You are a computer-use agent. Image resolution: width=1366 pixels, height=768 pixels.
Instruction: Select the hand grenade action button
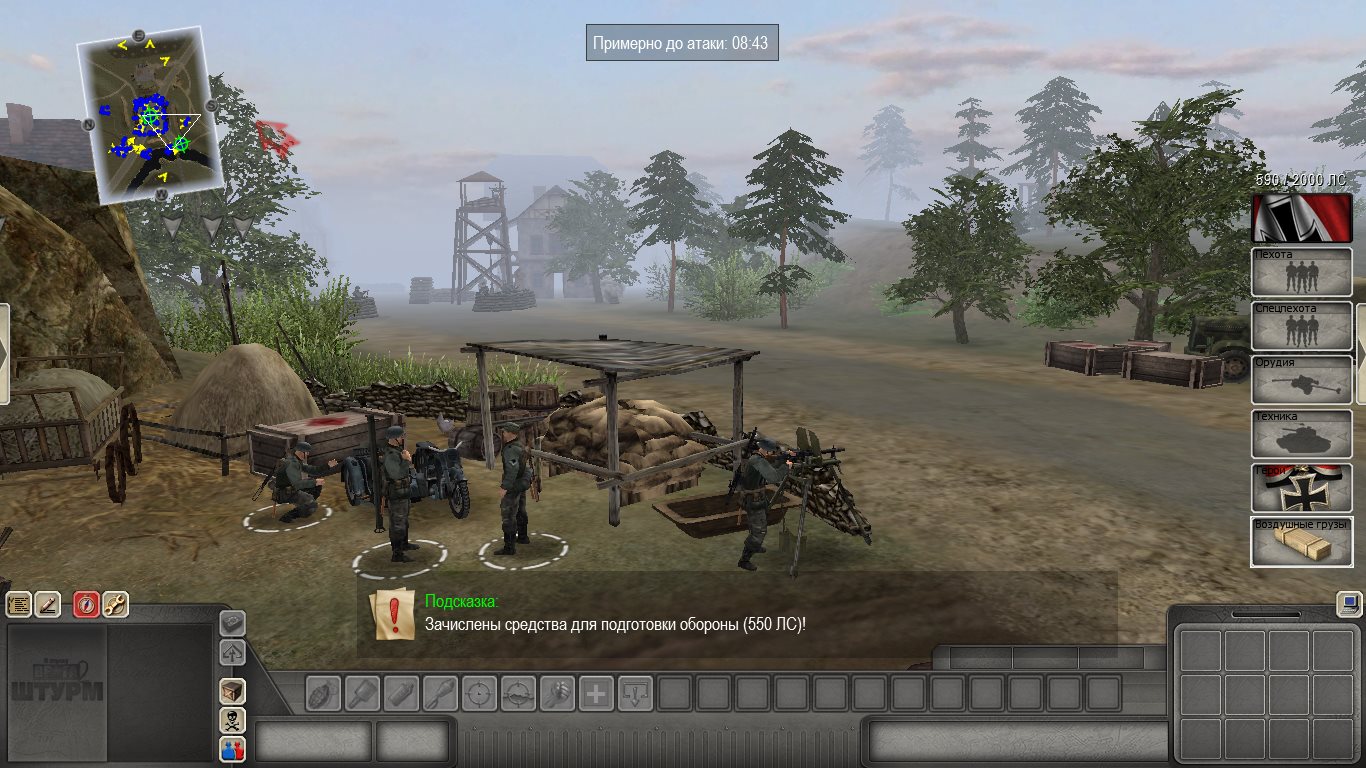tap(323, 693)
